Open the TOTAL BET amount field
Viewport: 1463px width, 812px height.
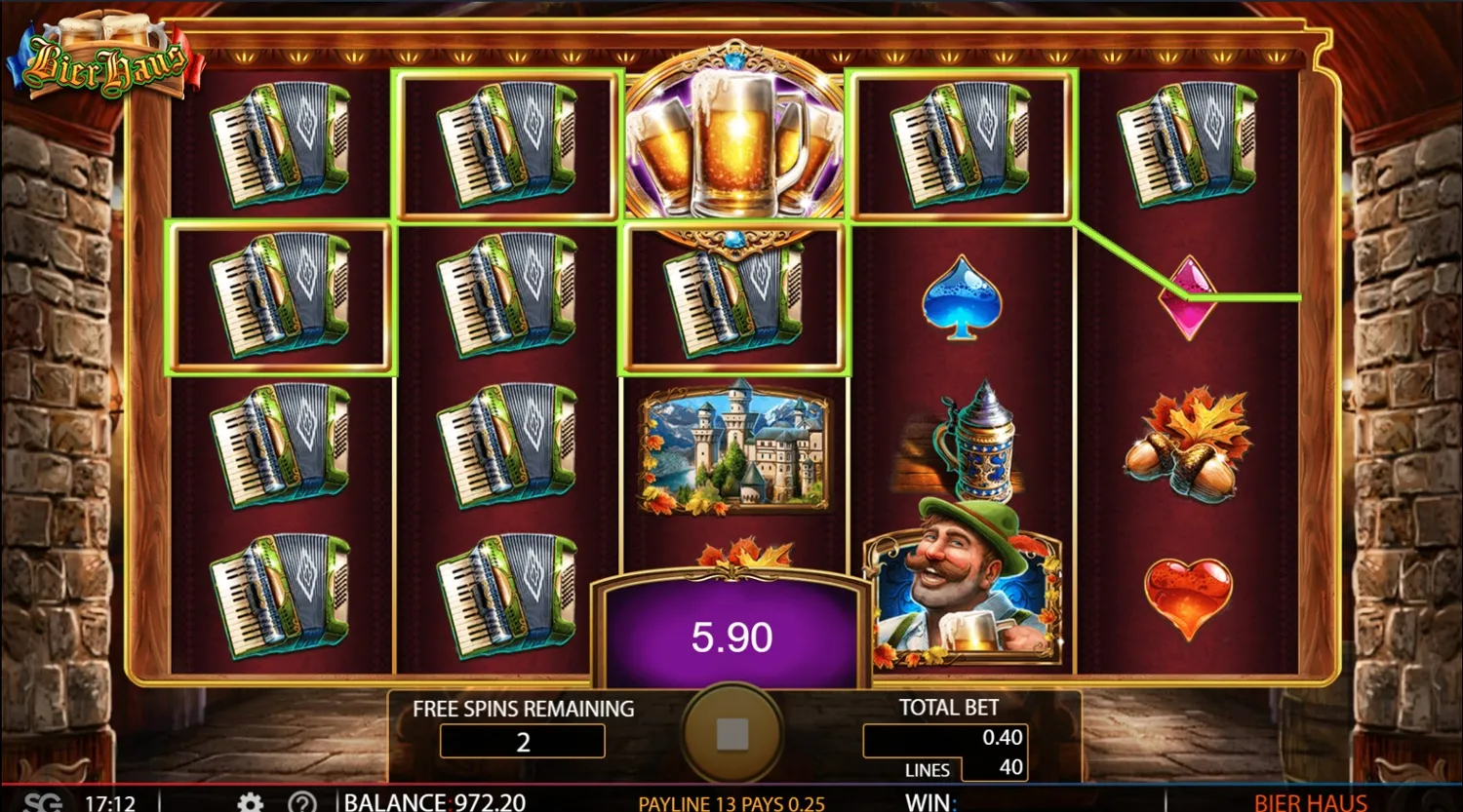[x=944, y=738]
